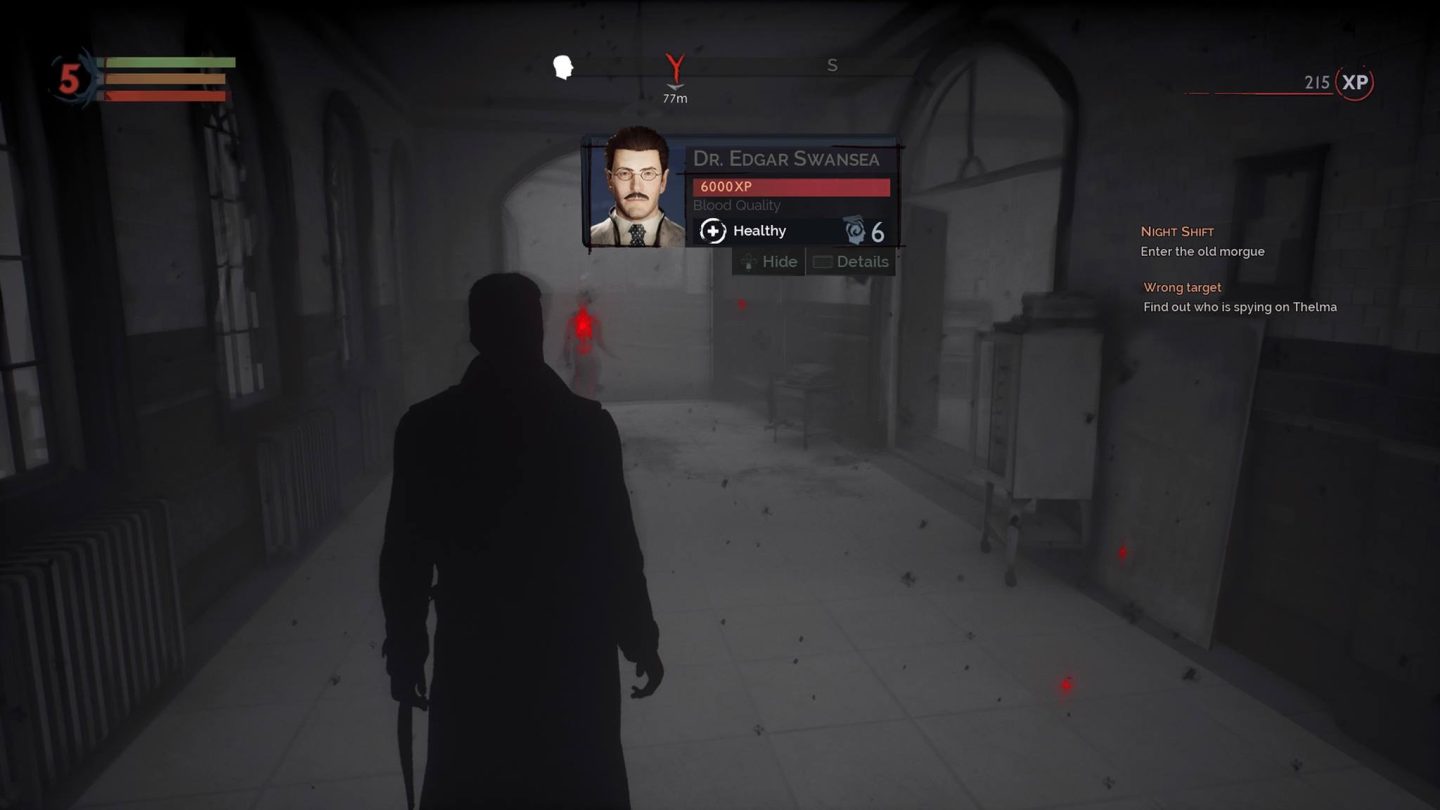Select the white head marker on the compass

pyautogui.click(x=563, y=67)
